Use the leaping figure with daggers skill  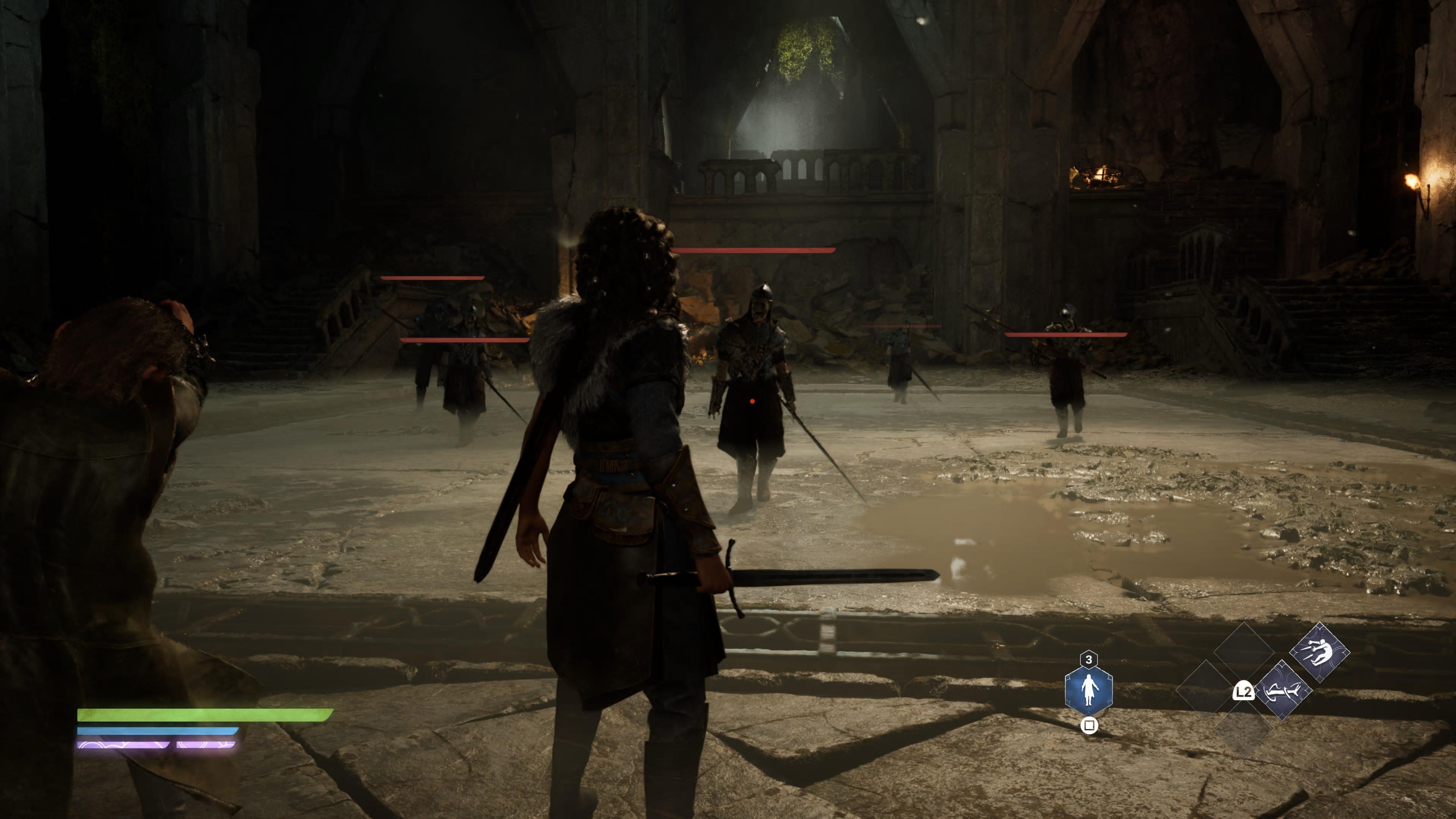click(x=1319, y=652)
